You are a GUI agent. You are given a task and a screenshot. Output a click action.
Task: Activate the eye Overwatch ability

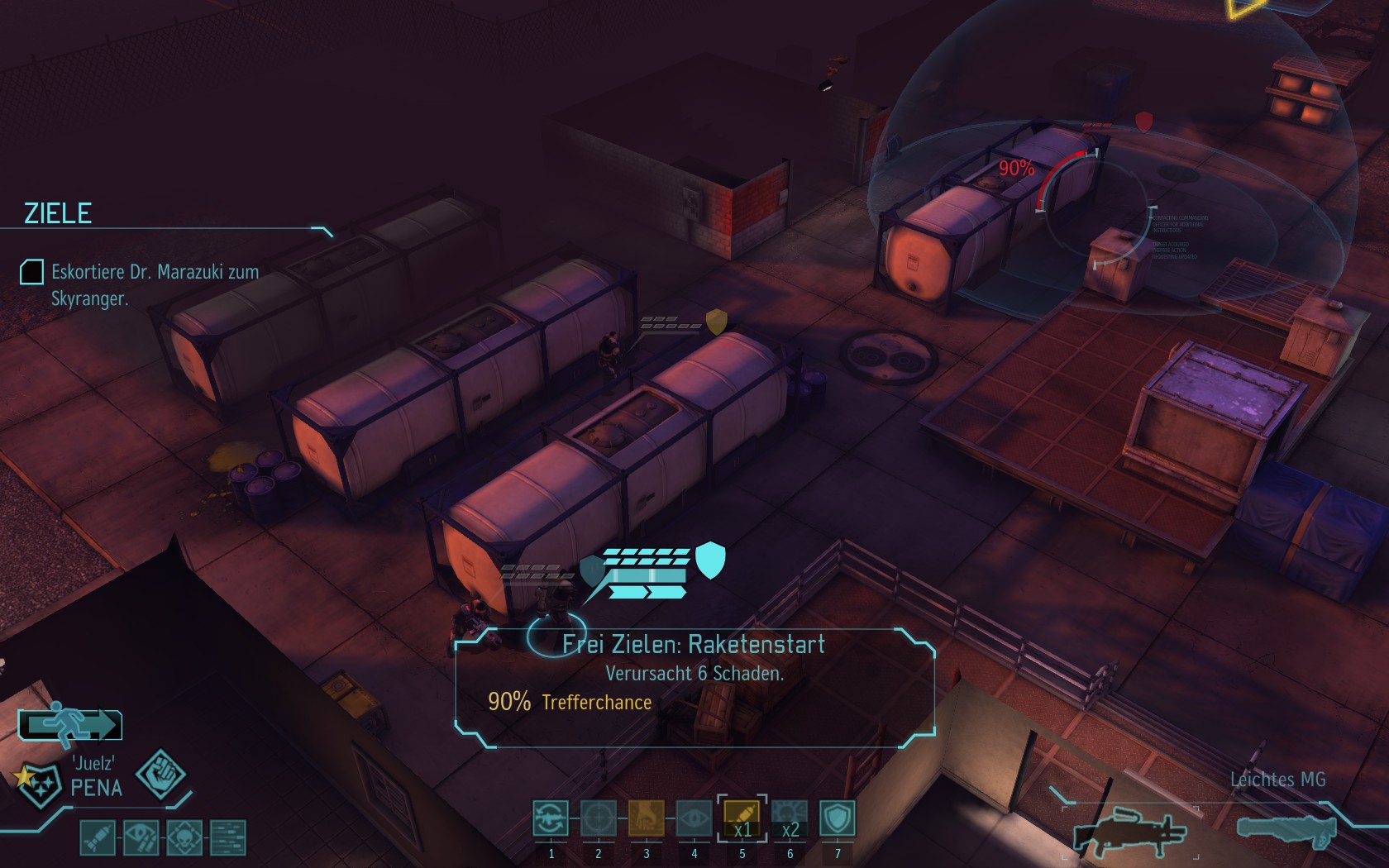tap(694, 818)
